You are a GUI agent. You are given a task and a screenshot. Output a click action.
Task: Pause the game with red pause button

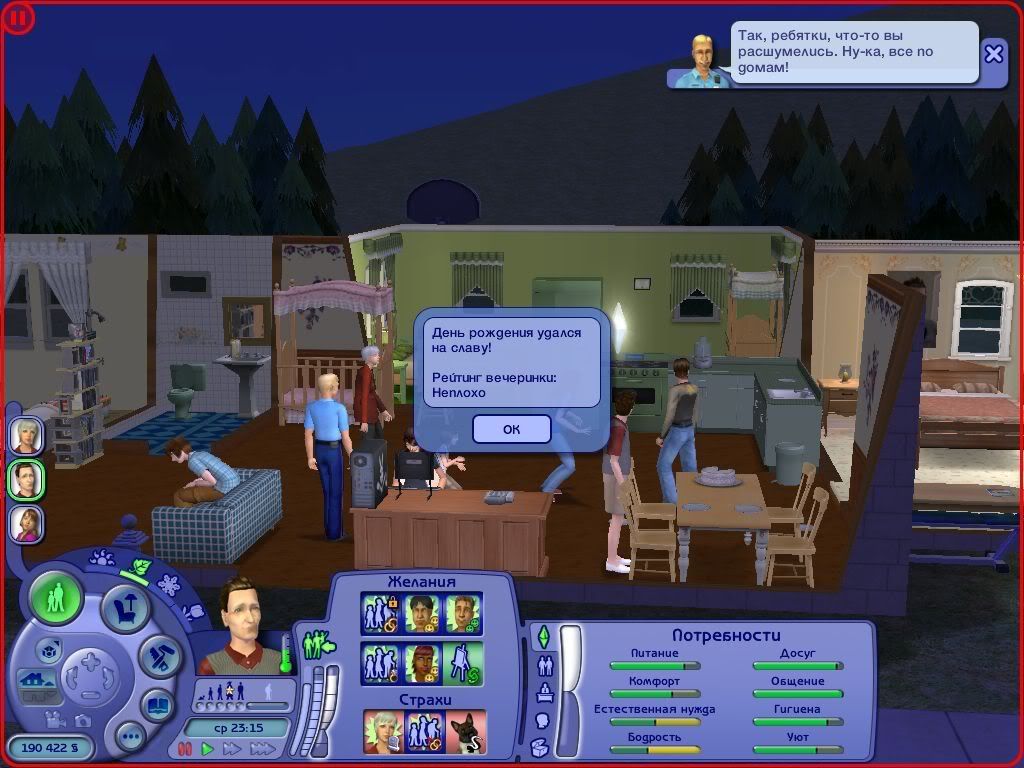pyautogui.click(x=185, y=748)
